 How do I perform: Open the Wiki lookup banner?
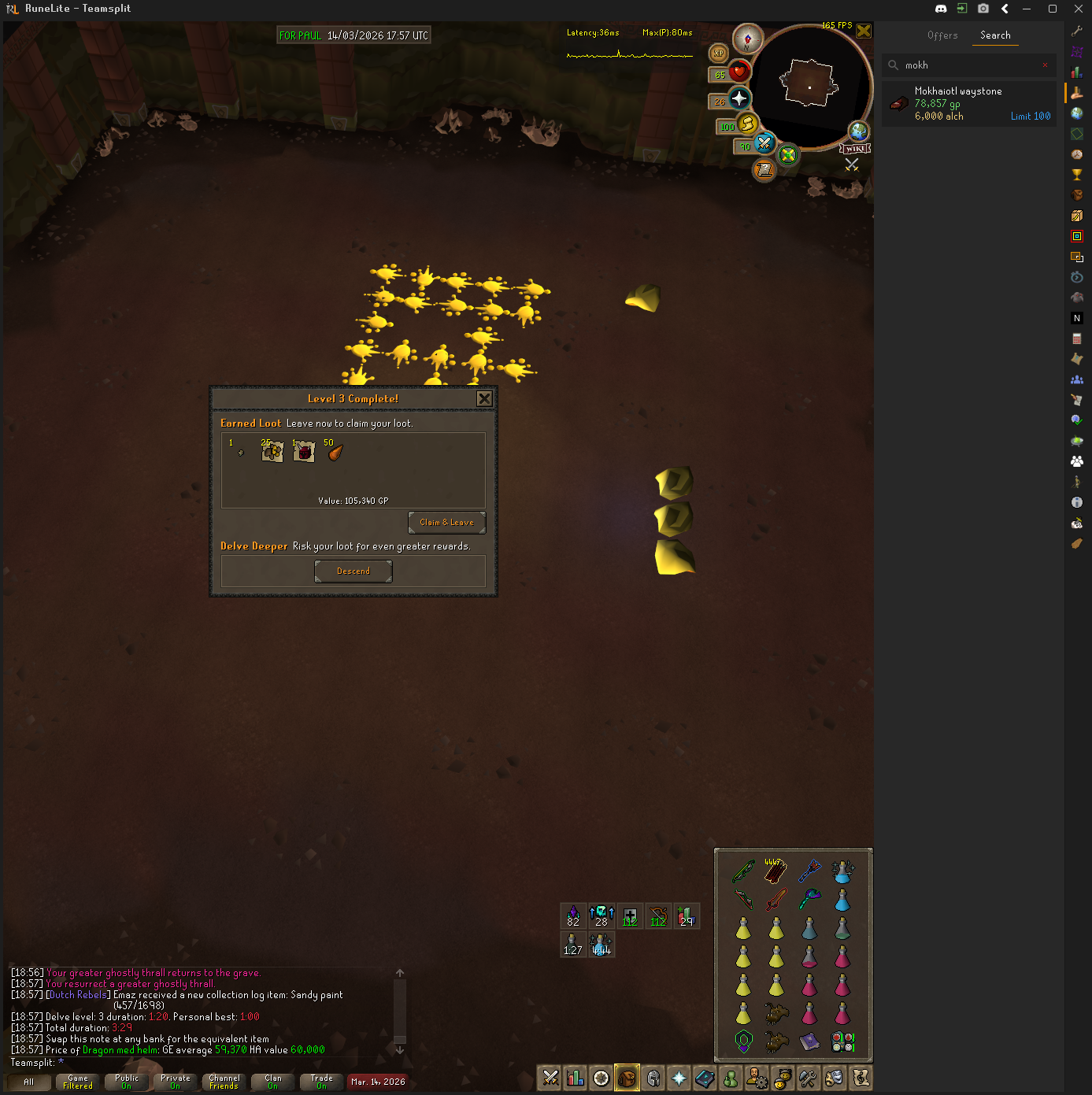coord(855,149)
